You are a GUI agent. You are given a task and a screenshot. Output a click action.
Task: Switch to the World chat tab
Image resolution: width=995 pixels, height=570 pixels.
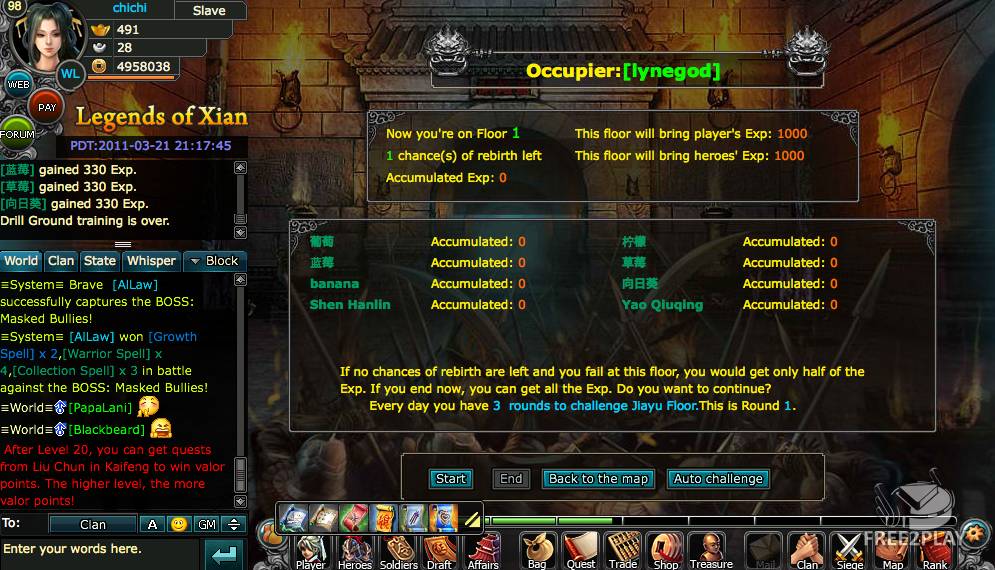point(21,261)
